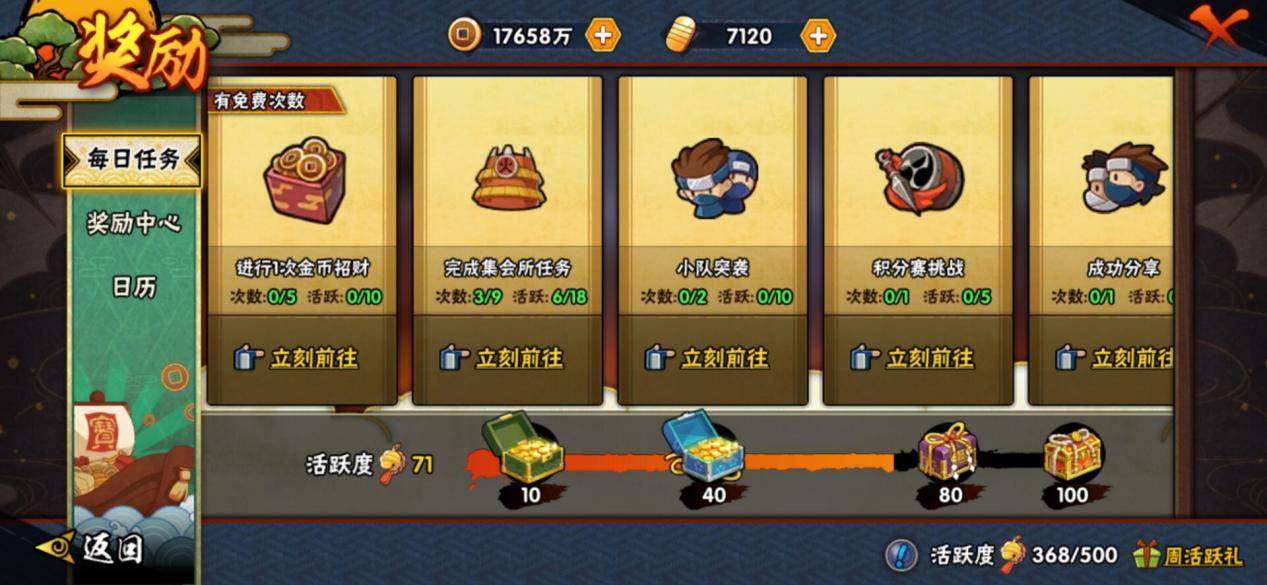Viewport: 1267px width, 585px height.
Task: Switch to the 每日任务 tab
Action: pos(132,160)
